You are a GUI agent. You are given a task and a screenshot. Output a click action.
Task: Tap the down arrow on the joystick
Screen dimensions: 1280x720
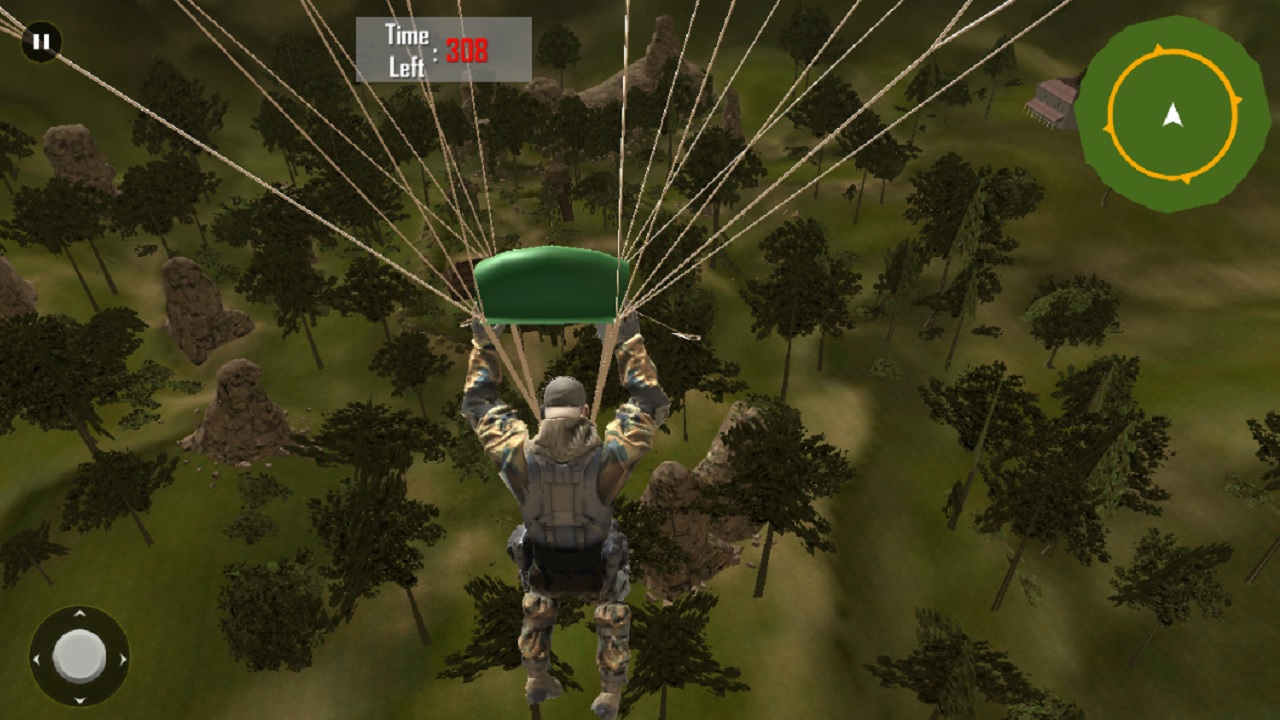80,699
